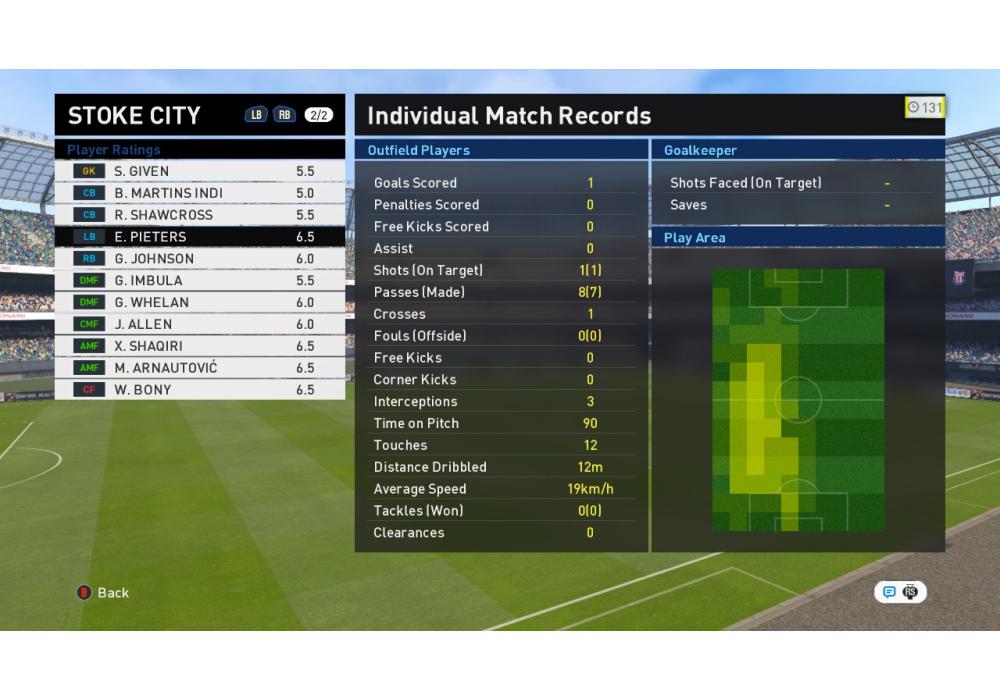Select S. Given in player ratings
The width and height of the screenshot is (1000, 700).
click(200, 171)
